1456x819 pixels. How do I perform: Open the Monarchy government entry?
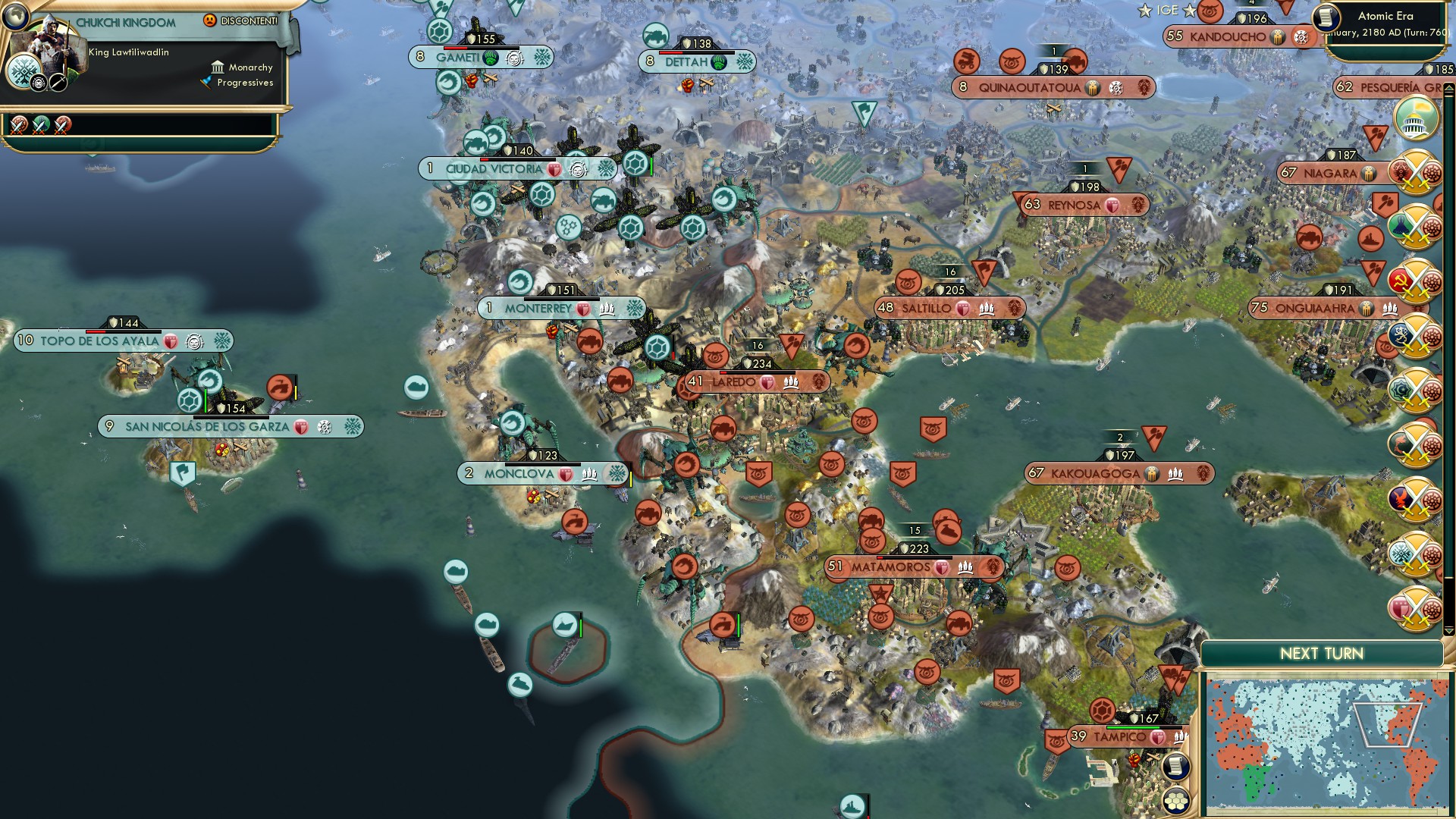tap(241, 67)
